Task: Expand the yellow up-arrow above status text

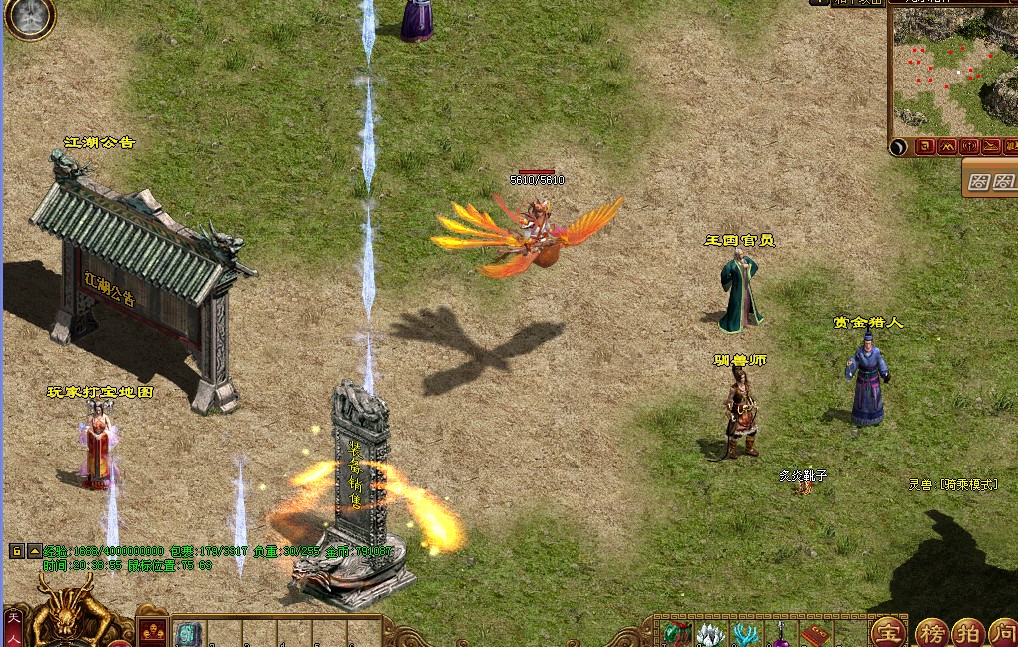Action: click(34, 550)
